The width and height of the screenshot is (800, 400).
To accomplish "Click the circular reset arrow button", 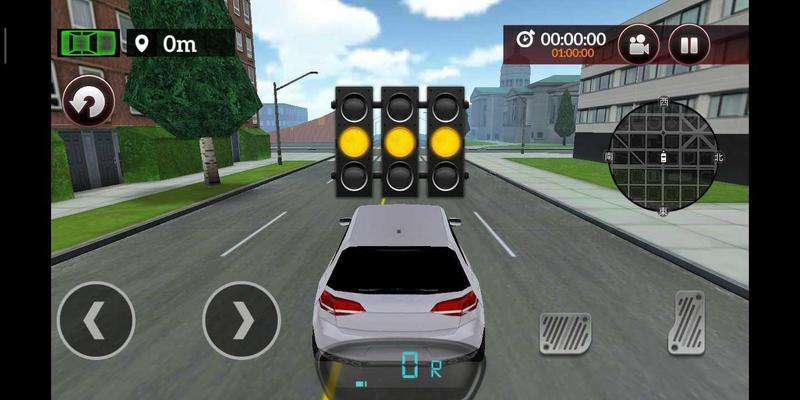I will pos(88,102).
